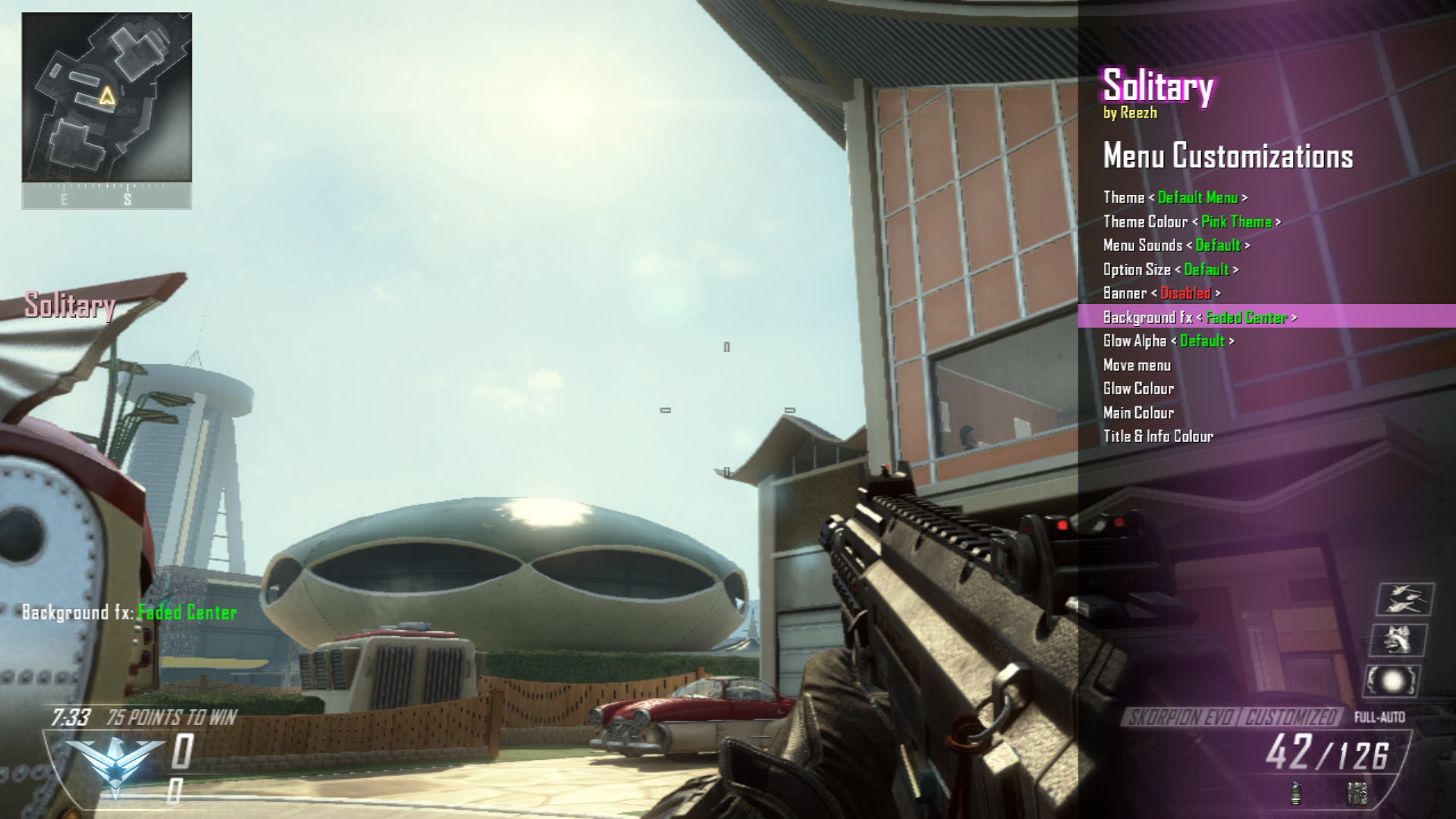
Task: Open the Move menu option
Action: coord(1137,366)
